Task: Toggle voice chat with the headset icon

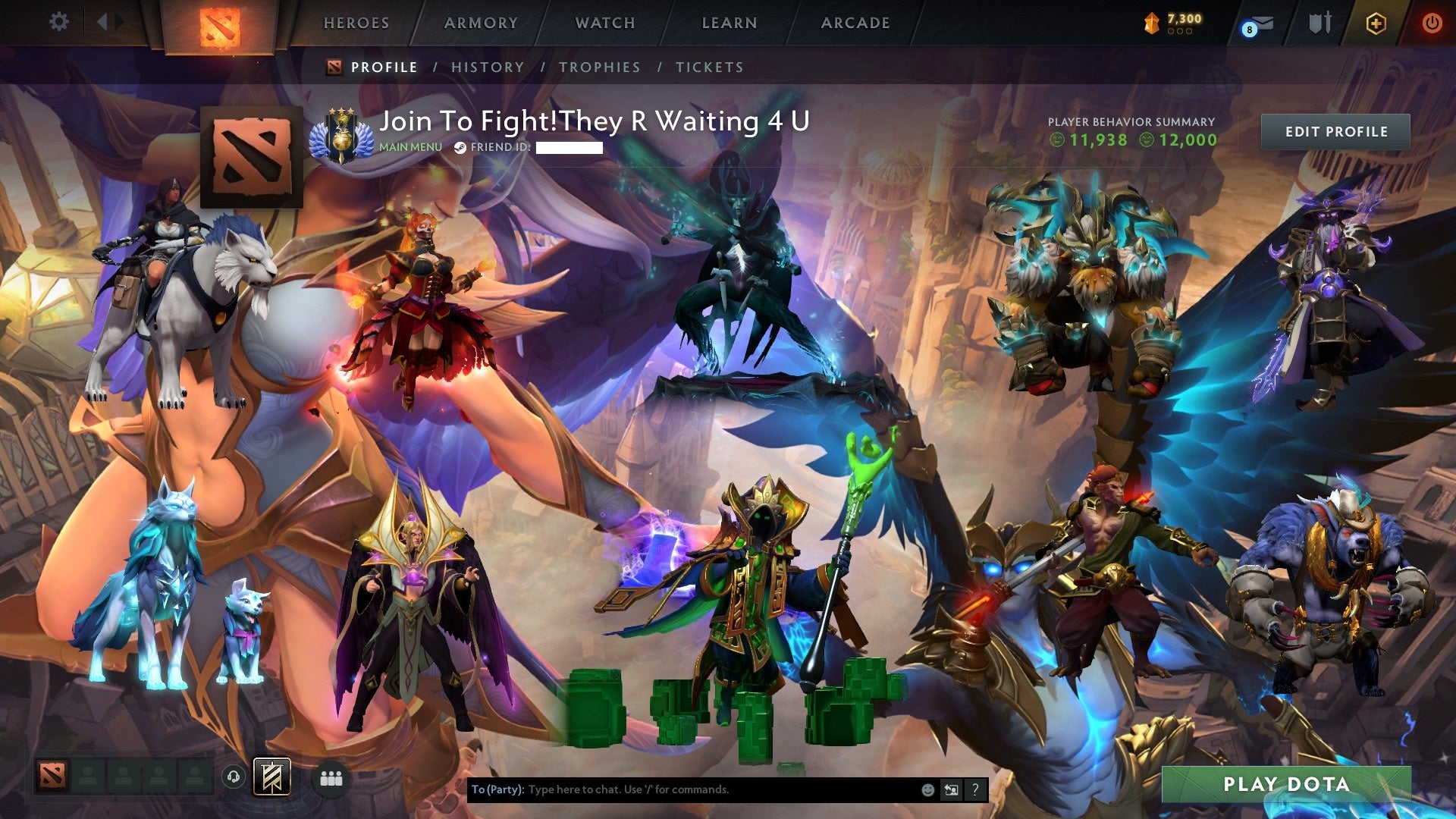Action: pos(234,778)
